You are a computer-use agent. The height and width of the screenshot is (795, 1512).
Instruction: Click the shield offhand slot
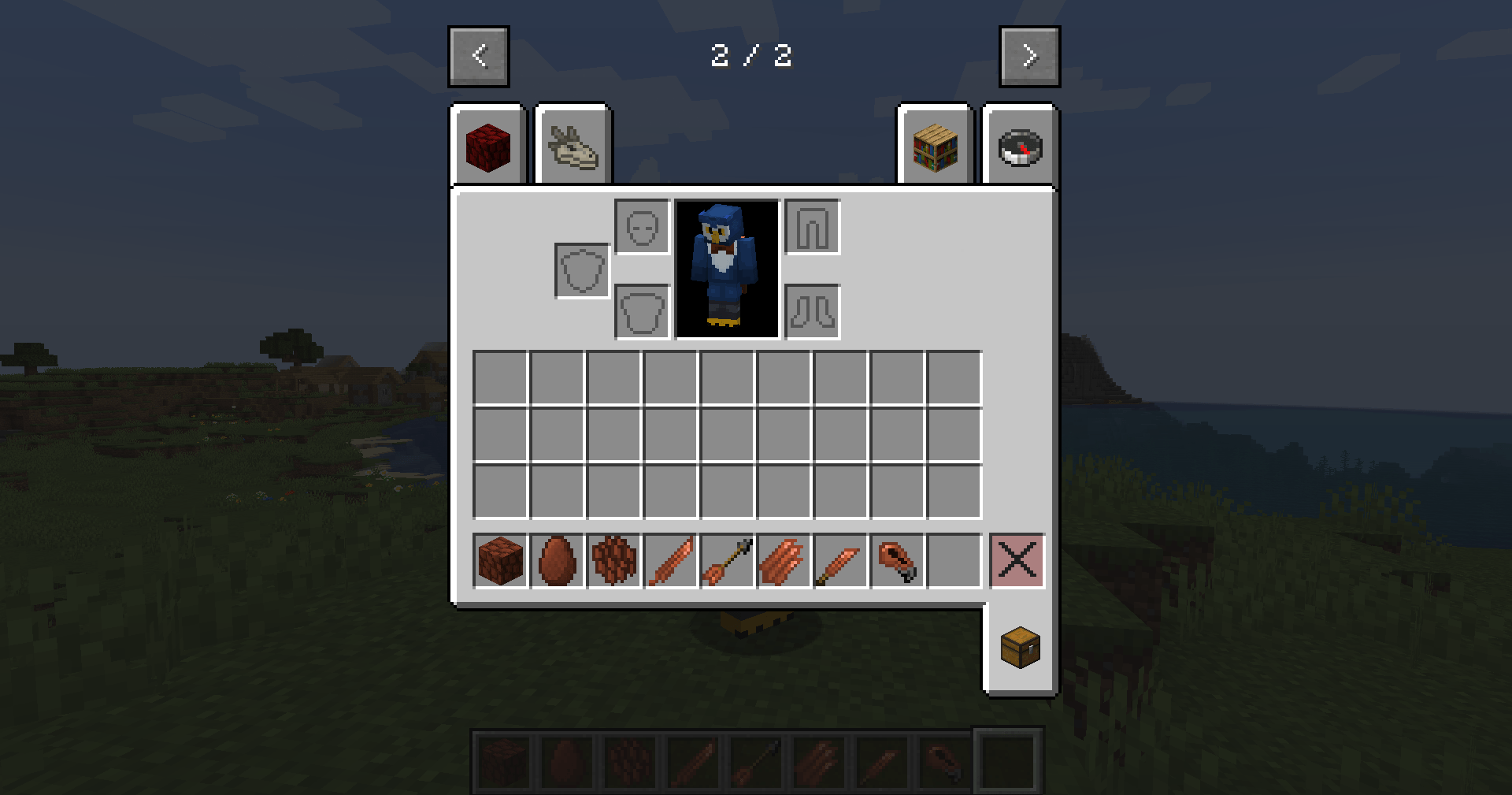pos(581,271)
